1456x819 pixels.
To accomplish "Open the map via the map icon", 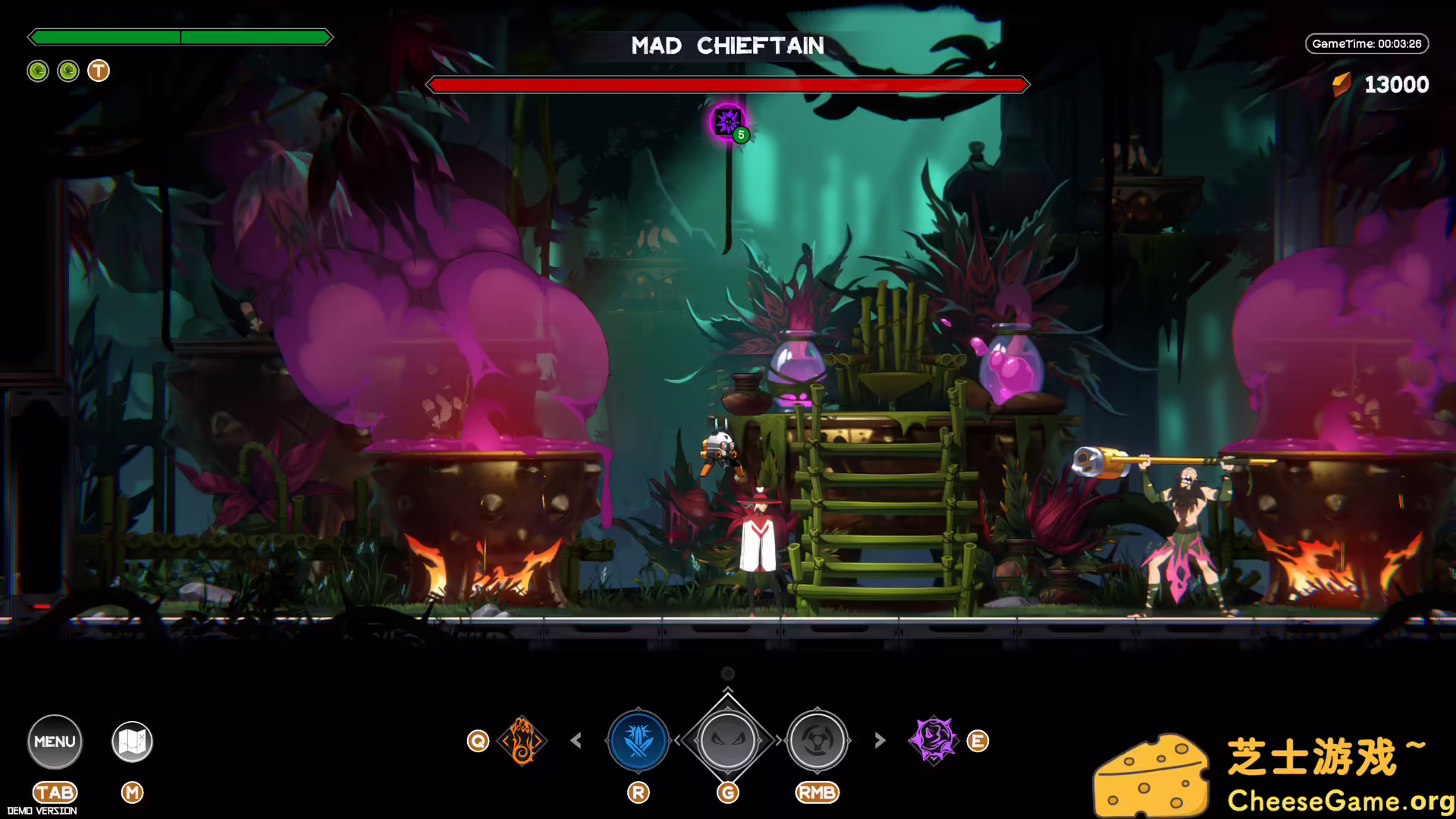I will pyautogui.click(x=130, y=742).
